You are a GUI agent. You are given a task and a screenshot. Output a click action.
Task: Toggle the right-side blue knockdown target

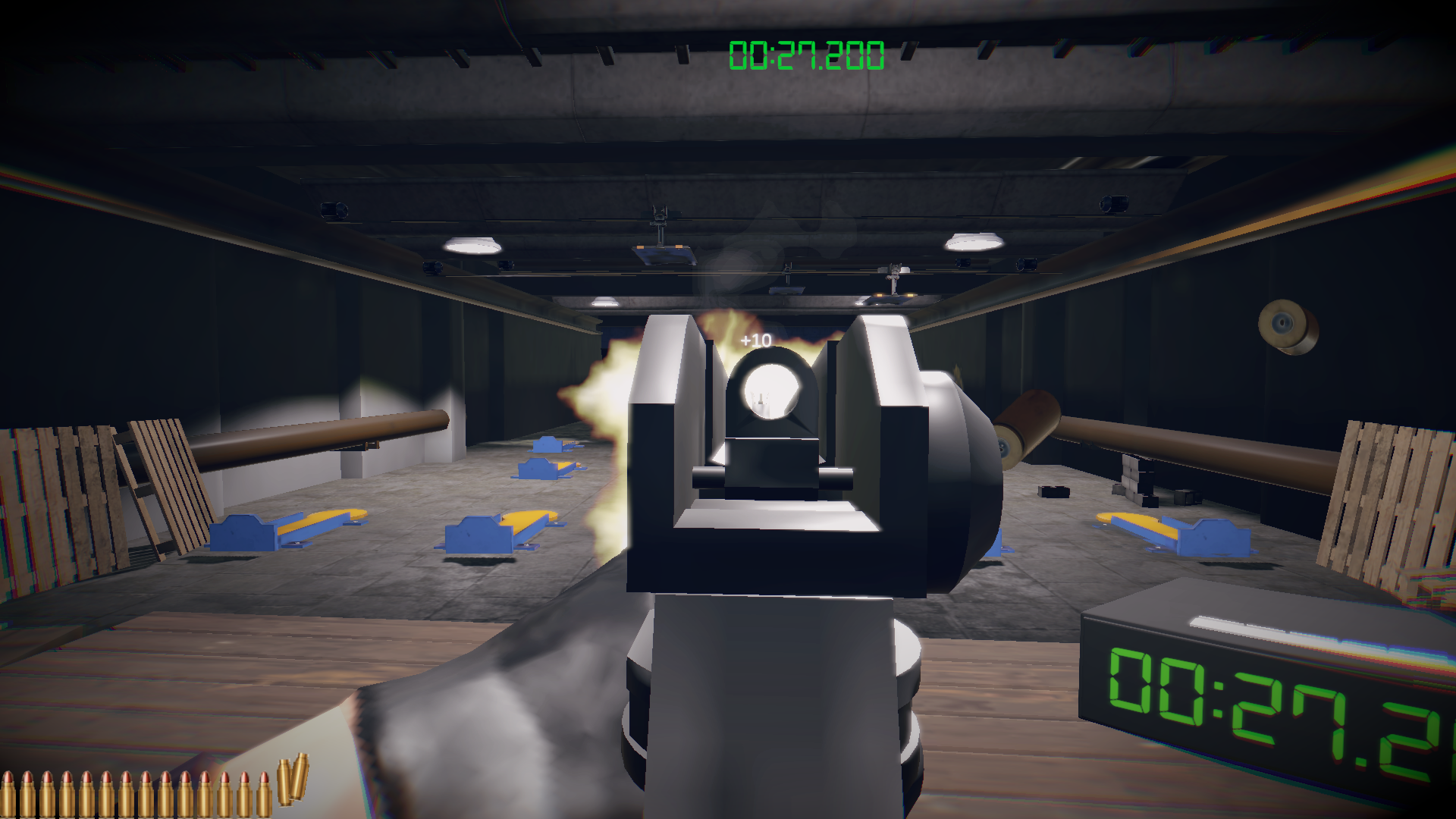[1206, 538]
